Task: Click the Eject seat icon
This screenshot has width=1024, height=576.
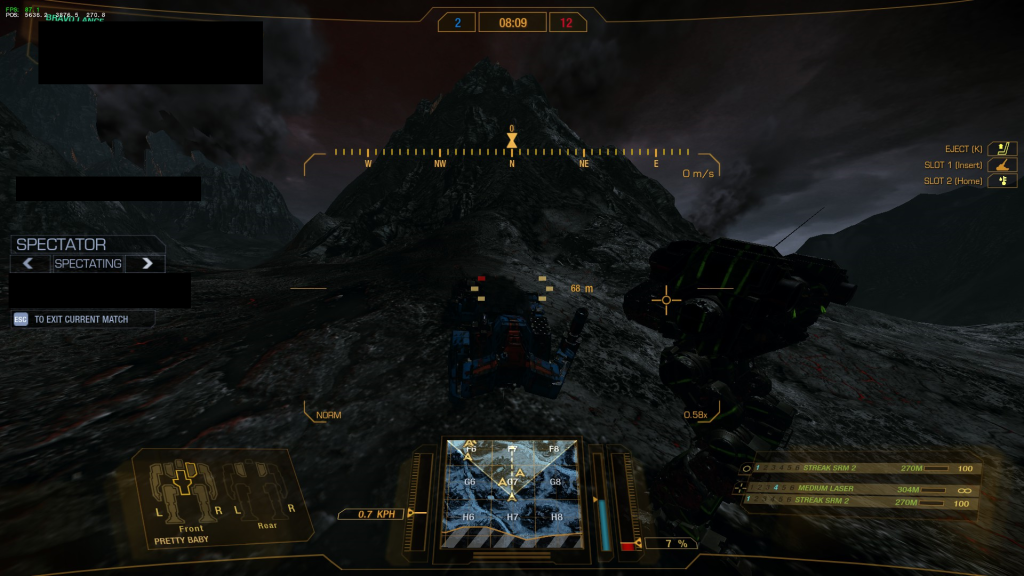Action: tap(1002, 148)
